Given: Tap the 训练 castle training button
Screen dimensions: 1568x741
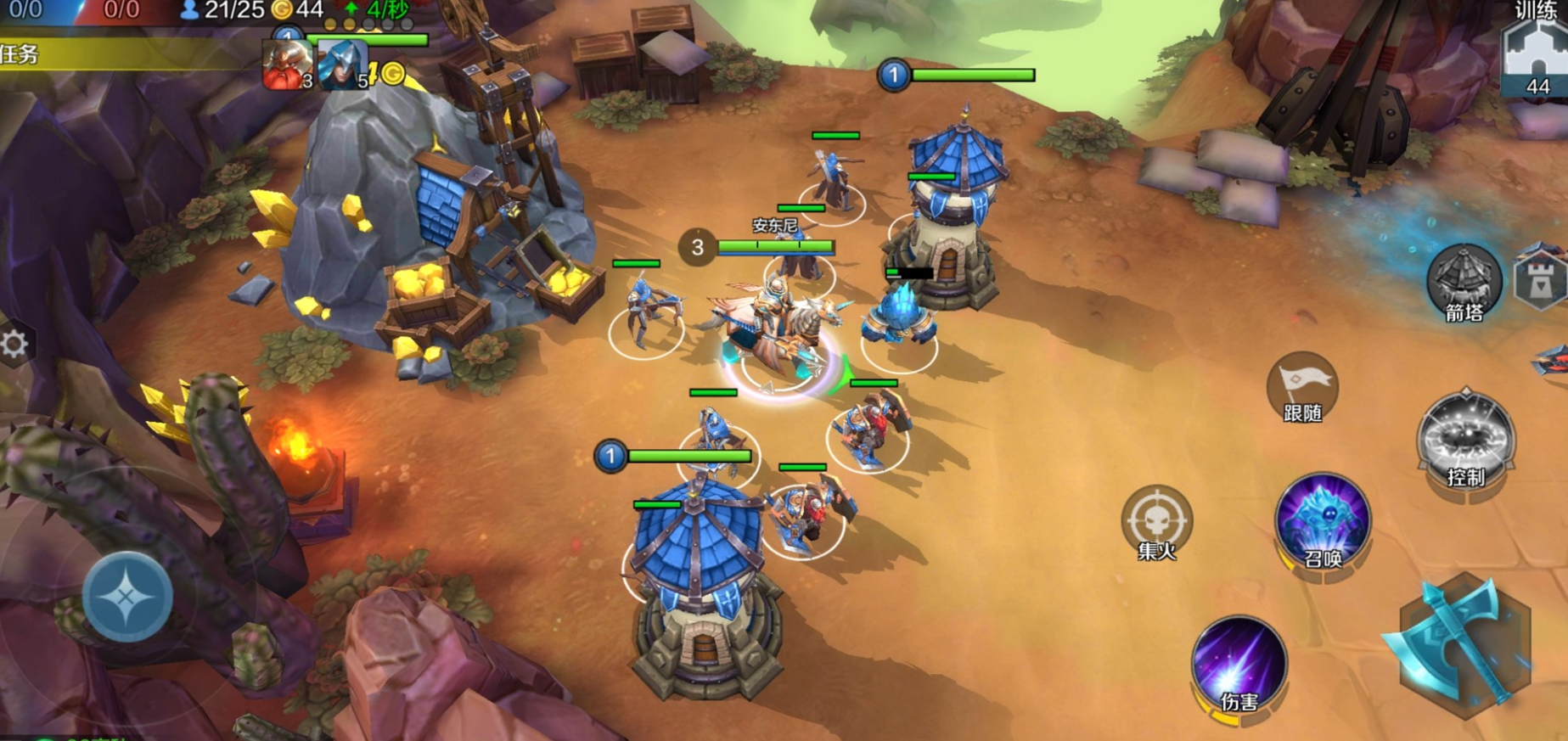Looking at the screenshot, I should pos(1534,55).
